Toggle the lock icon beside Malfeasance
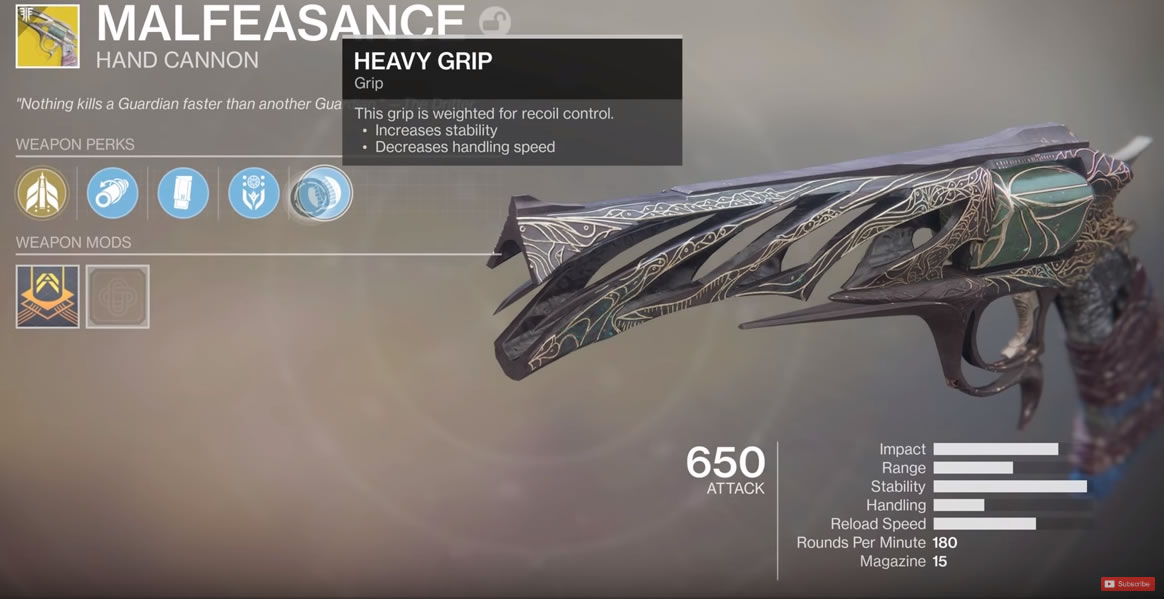The width and height of the screenshot is (1164, 599). click(494, 21)
